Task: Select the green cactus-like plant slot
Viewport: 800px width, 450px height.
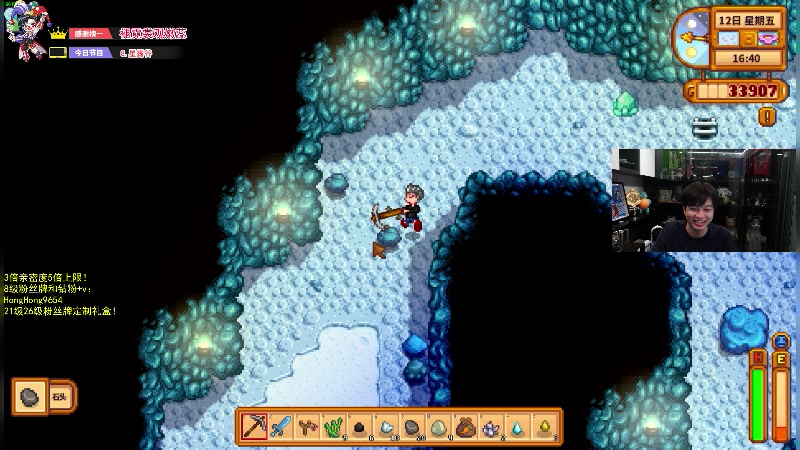Action: pyautogui.click(x=334, y=427)
